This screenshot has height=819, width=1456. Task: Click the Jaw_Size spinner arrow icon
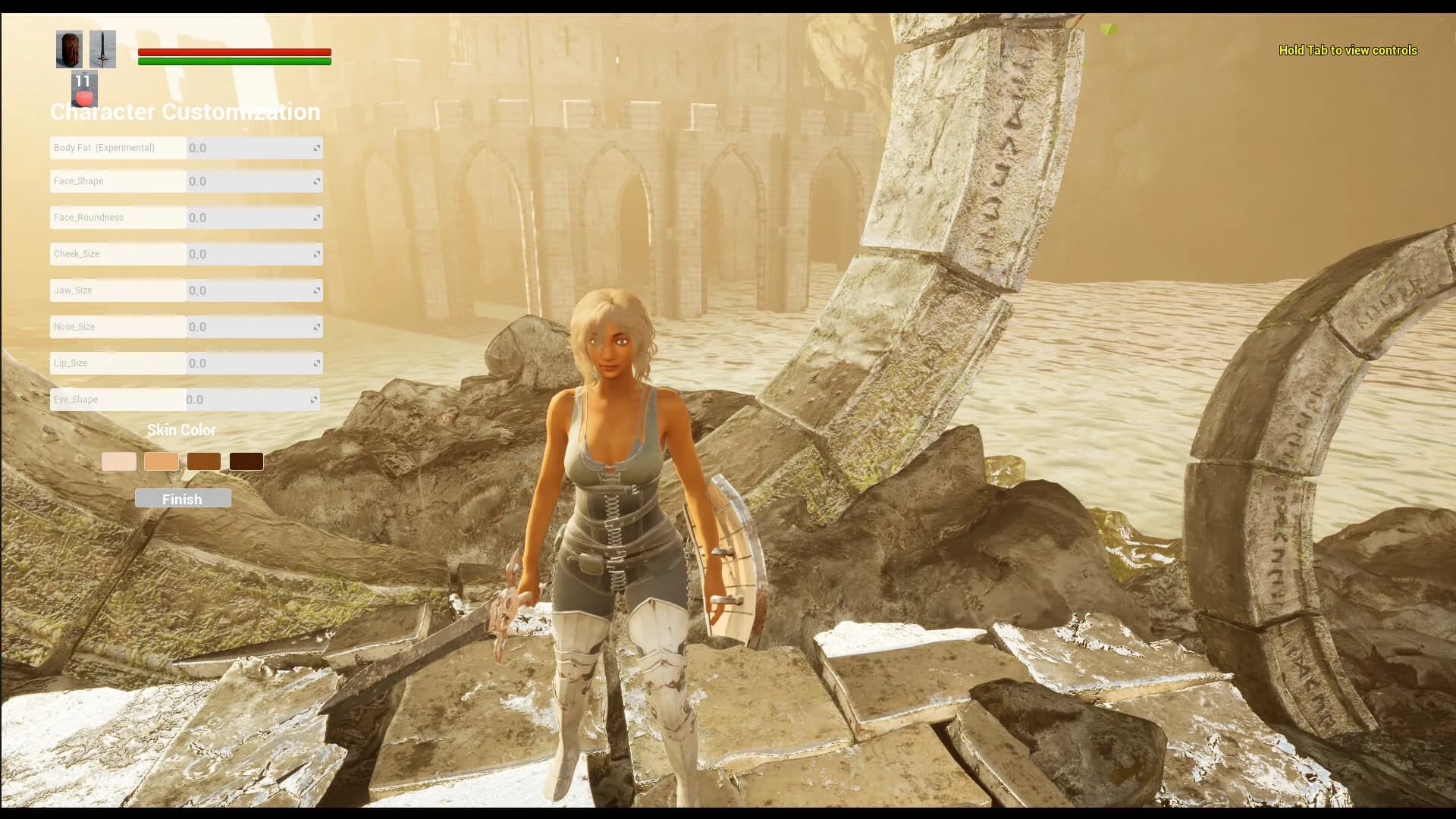(316, 290)
